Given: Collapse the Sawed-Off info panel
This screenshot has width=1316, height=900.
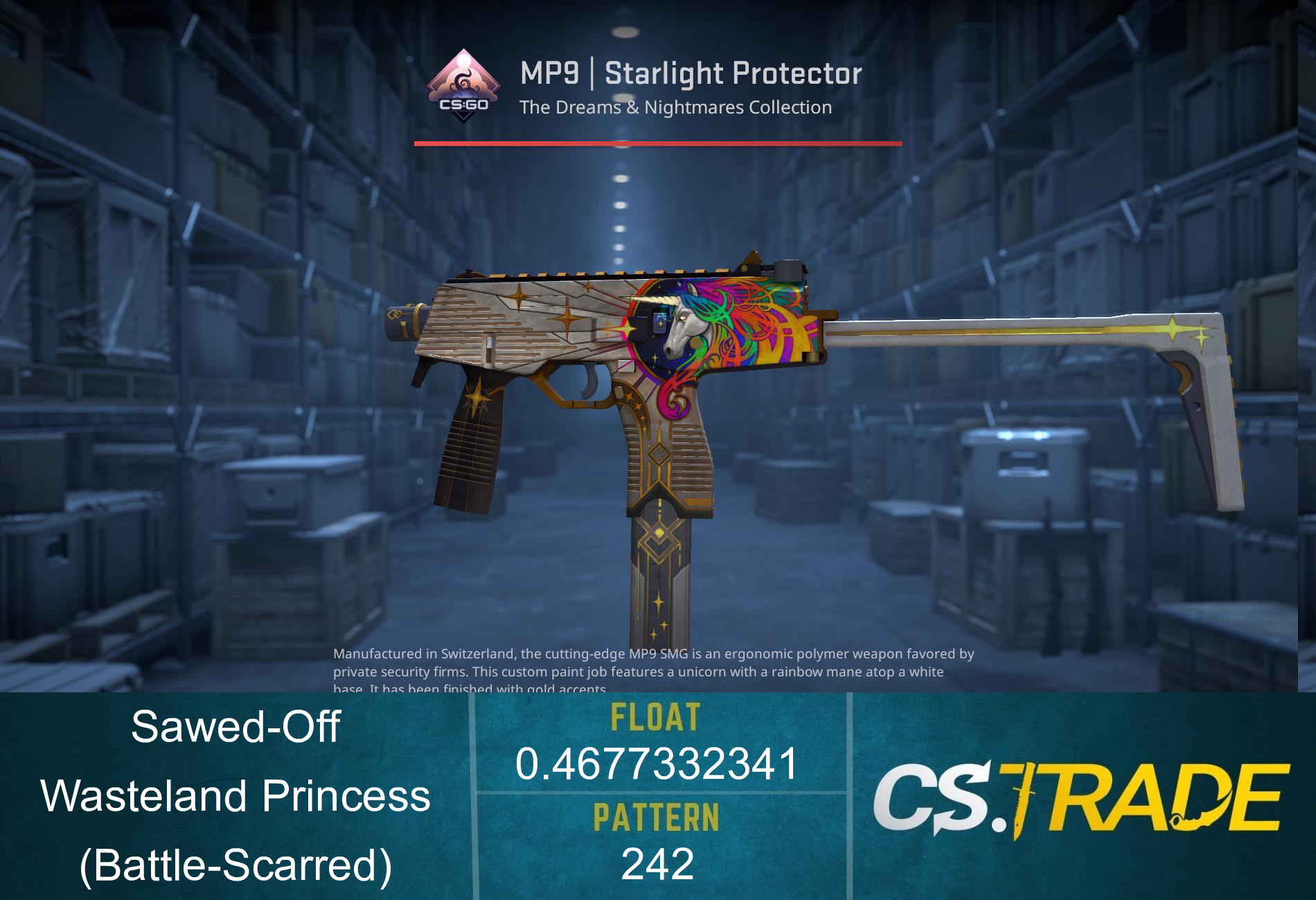Looking at the screenshot, I should [235, 727].
